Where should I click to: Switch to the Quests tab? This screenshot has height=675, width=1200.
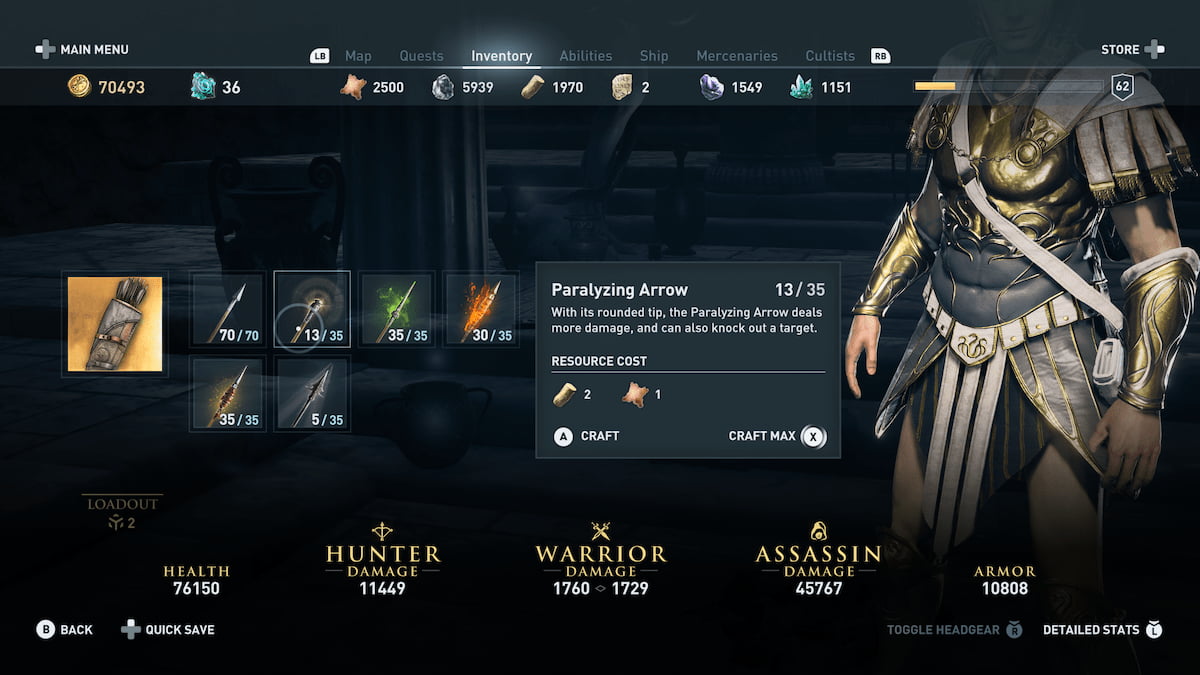tap(421, 56)
